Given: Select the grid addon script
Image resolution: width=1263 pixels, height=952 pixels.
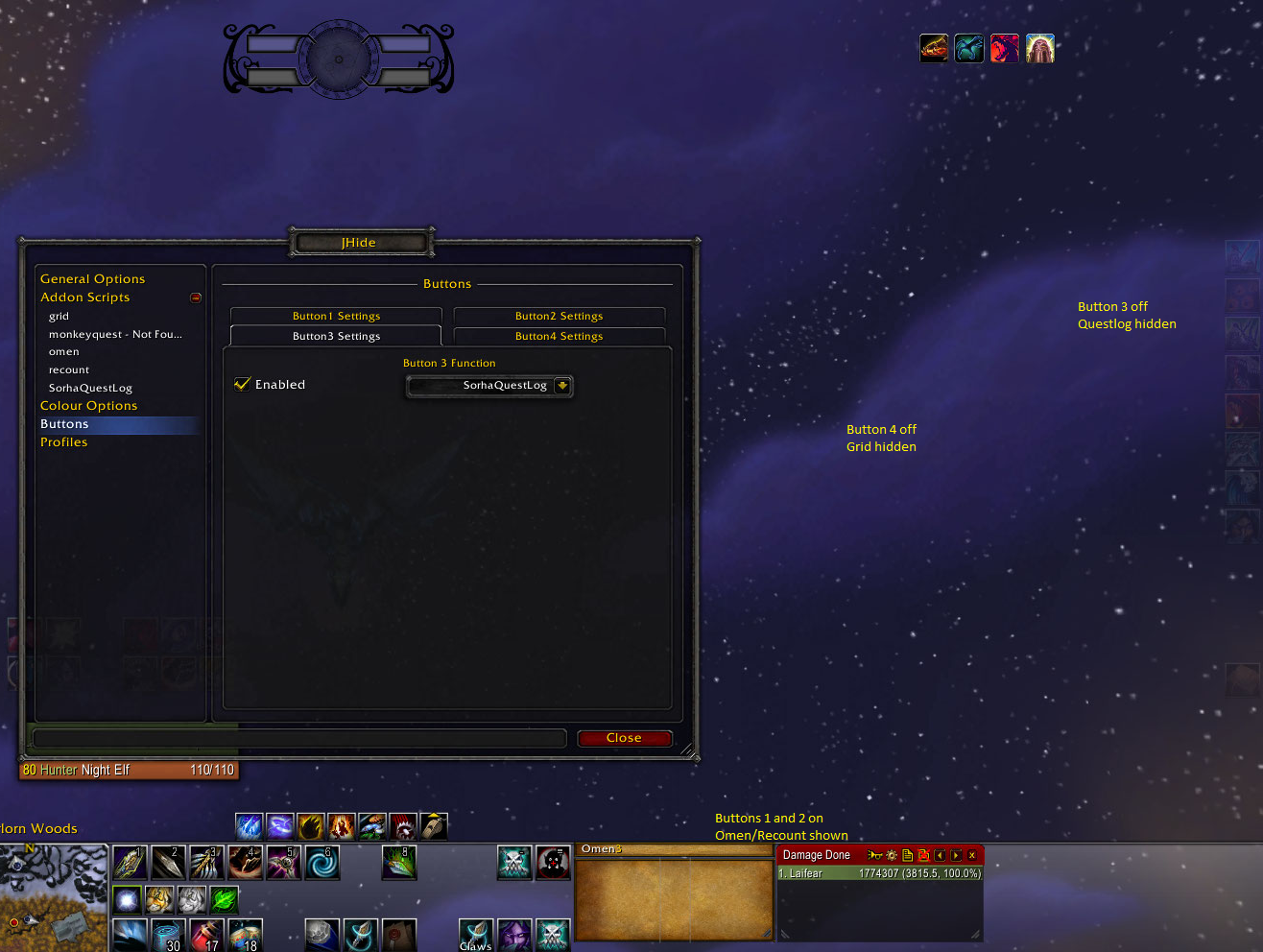Looking at the screenshot, I should point(60,316).
